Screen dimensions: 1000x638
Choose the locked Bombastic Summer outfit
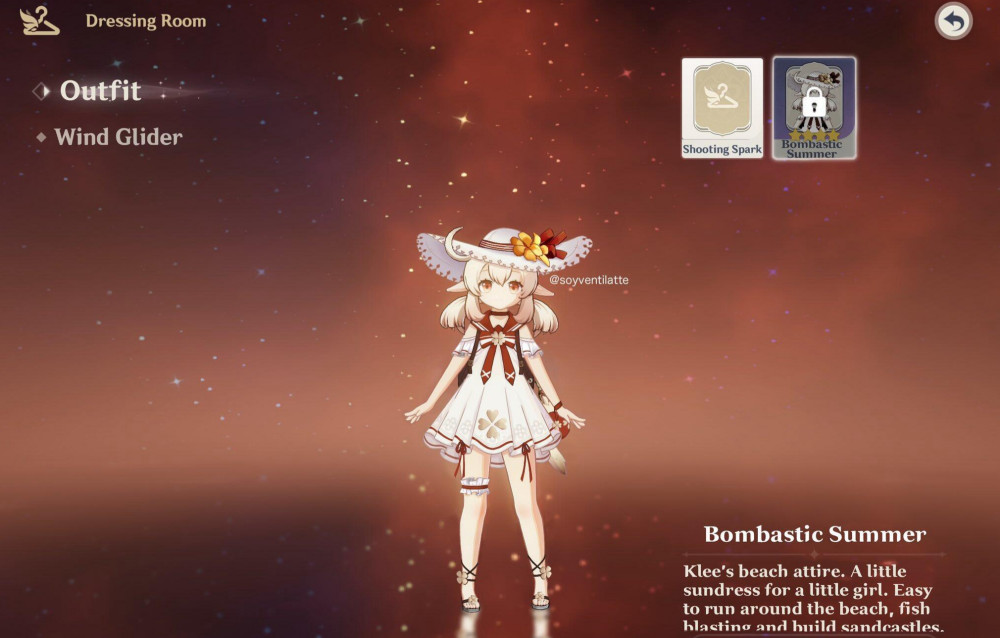point(813,108)
